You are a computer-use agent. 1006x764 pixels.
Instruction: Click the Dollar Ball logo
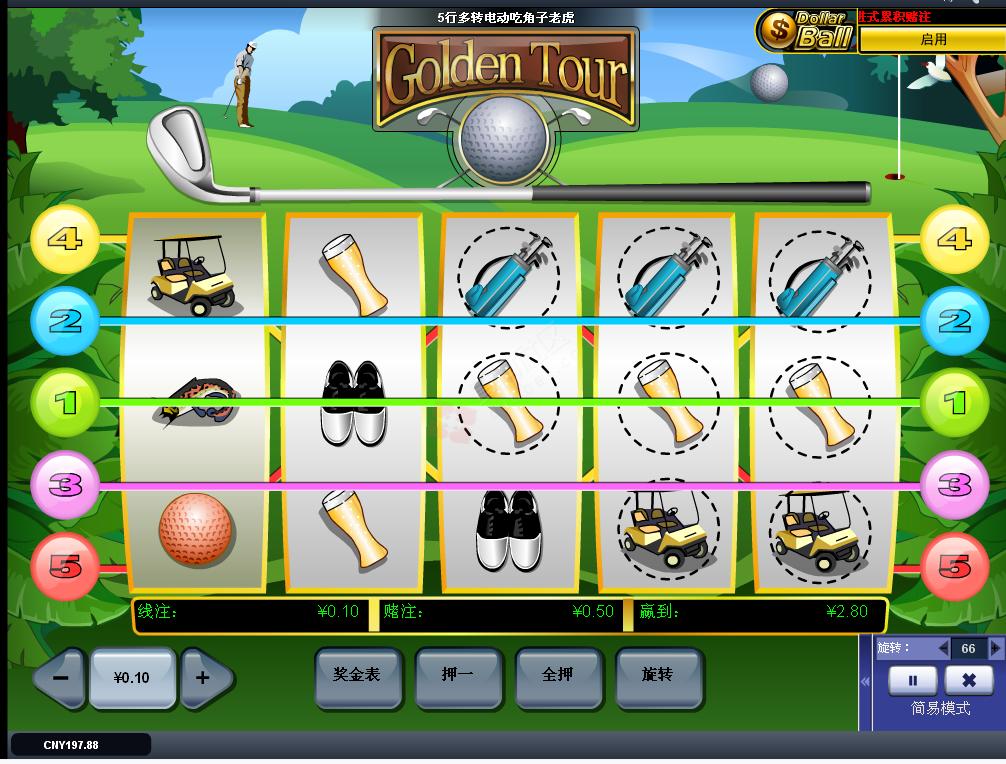(x=806, y=32)
